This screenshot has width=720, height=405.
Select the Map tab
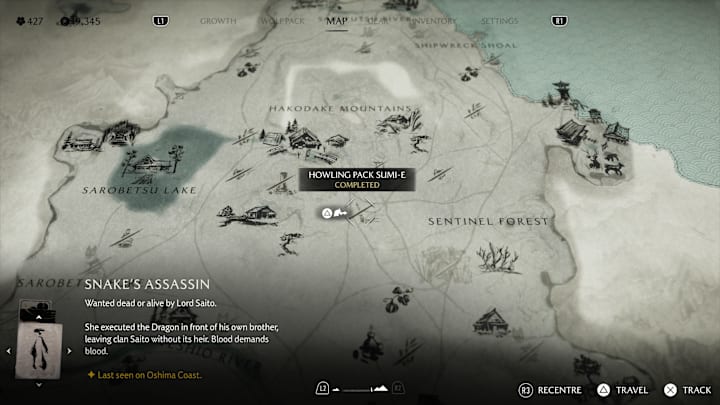[337, 20]
